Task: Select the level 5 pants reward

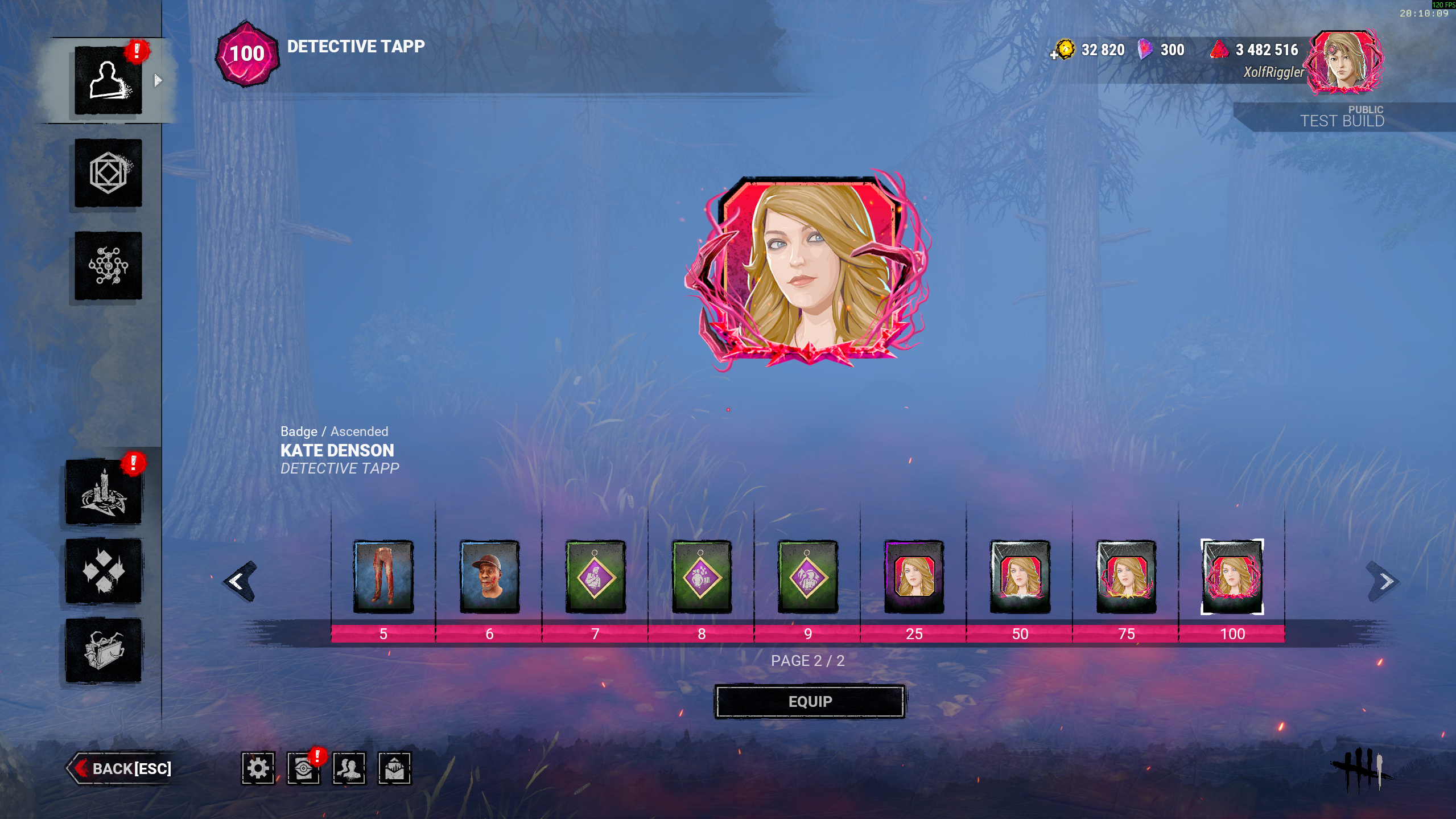Action: pyautogui.click(x=383, y=576)
